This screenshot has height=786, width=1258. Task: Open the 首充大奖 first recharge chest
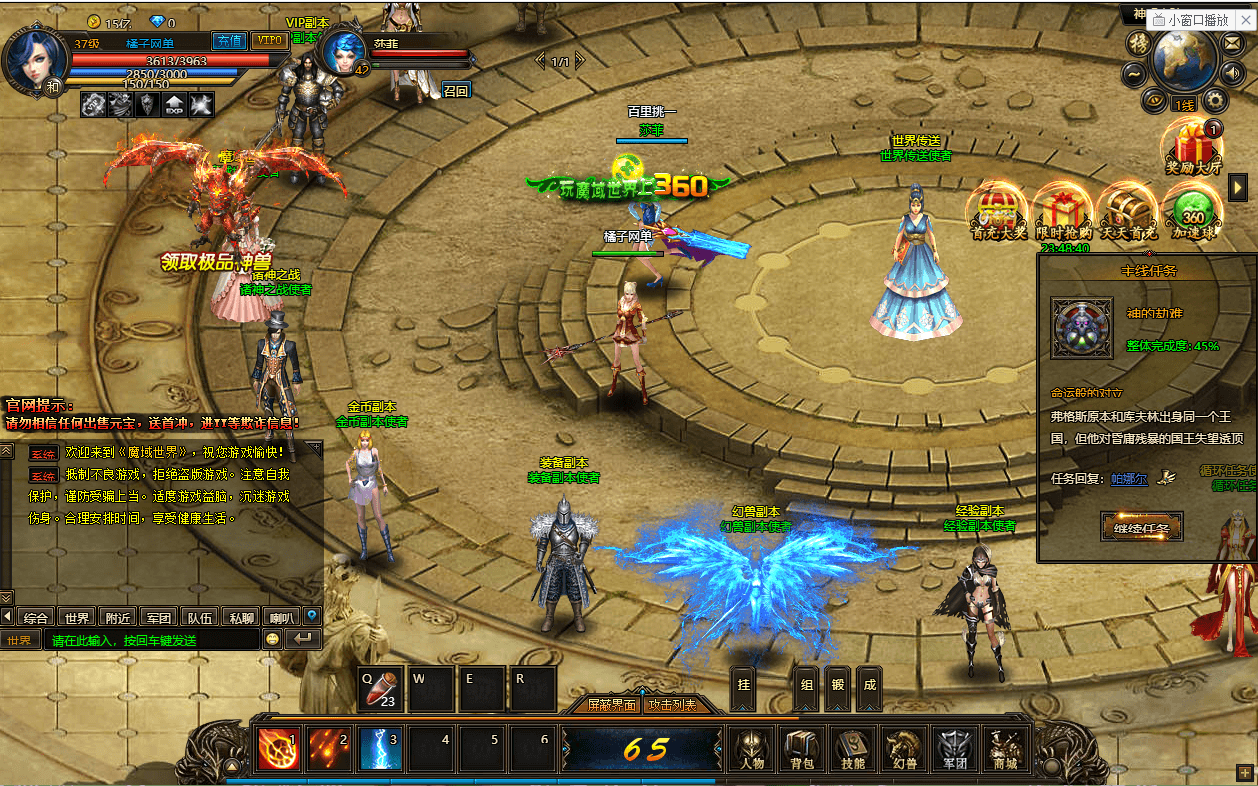click(x=999, y=211)
